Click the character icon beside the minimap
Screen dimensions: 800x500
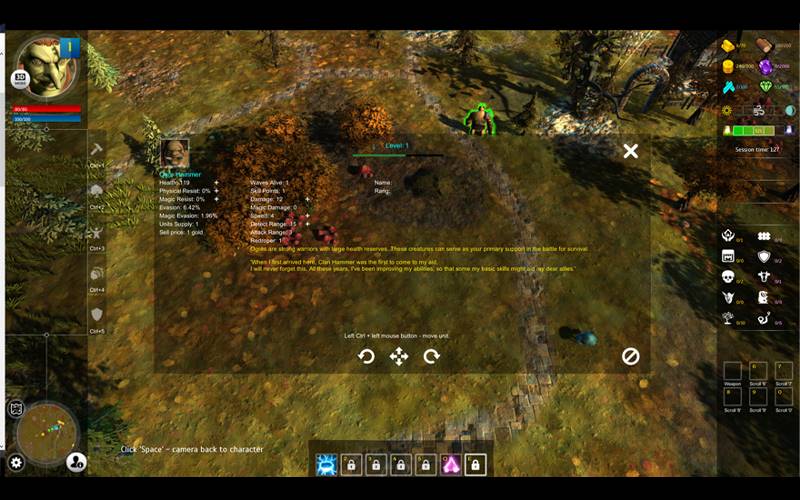[x=76, y=461]
